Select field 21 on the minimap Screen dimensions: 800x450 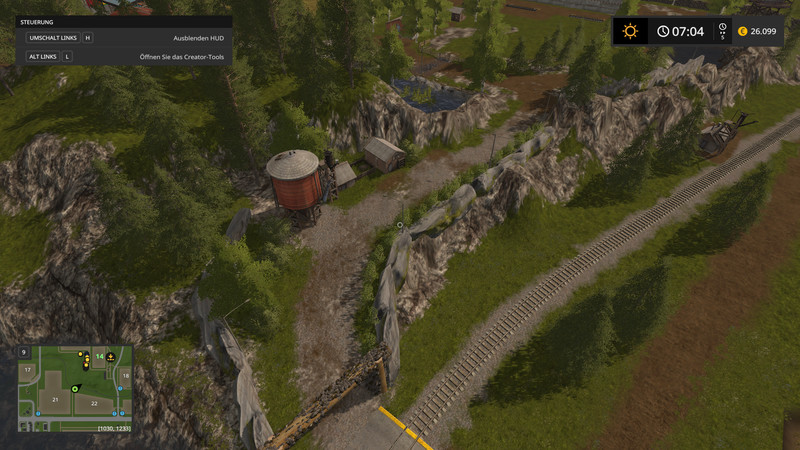pos(57,400)
